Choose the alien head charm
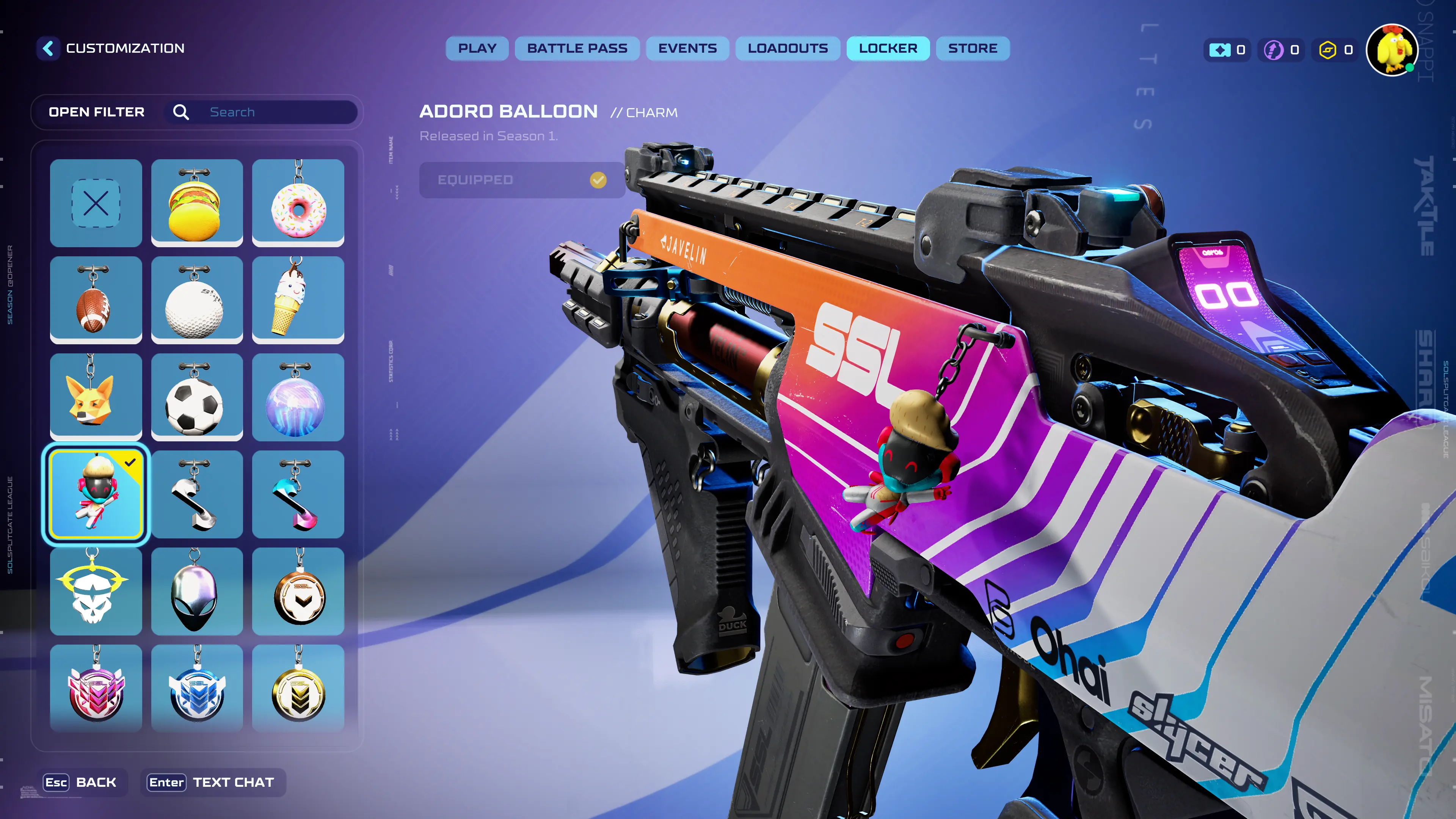1456x819 pixels. pyautogui.click(x=197, y=591)
